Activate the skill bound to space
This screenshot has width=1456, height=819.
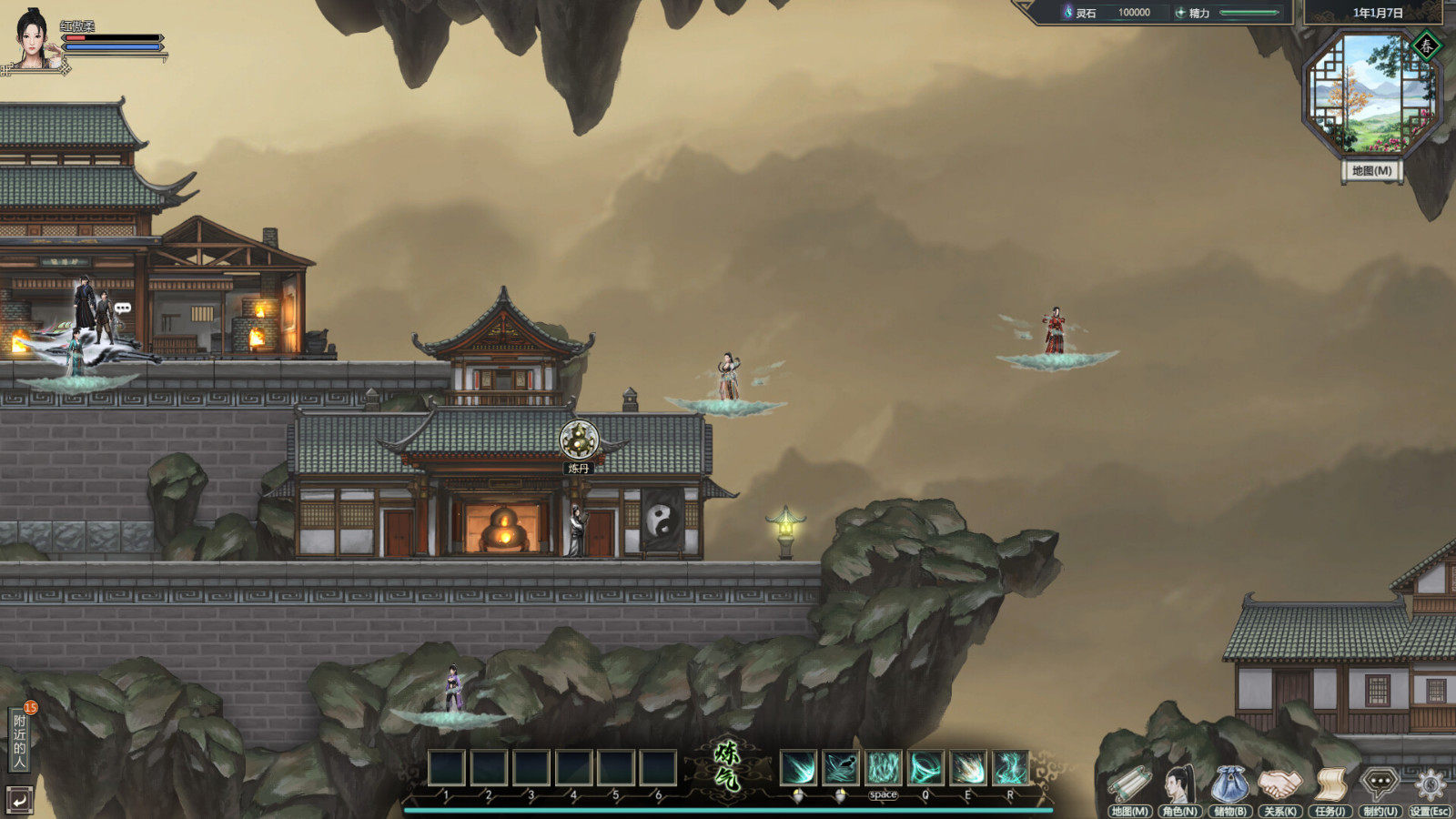point(883,768)
